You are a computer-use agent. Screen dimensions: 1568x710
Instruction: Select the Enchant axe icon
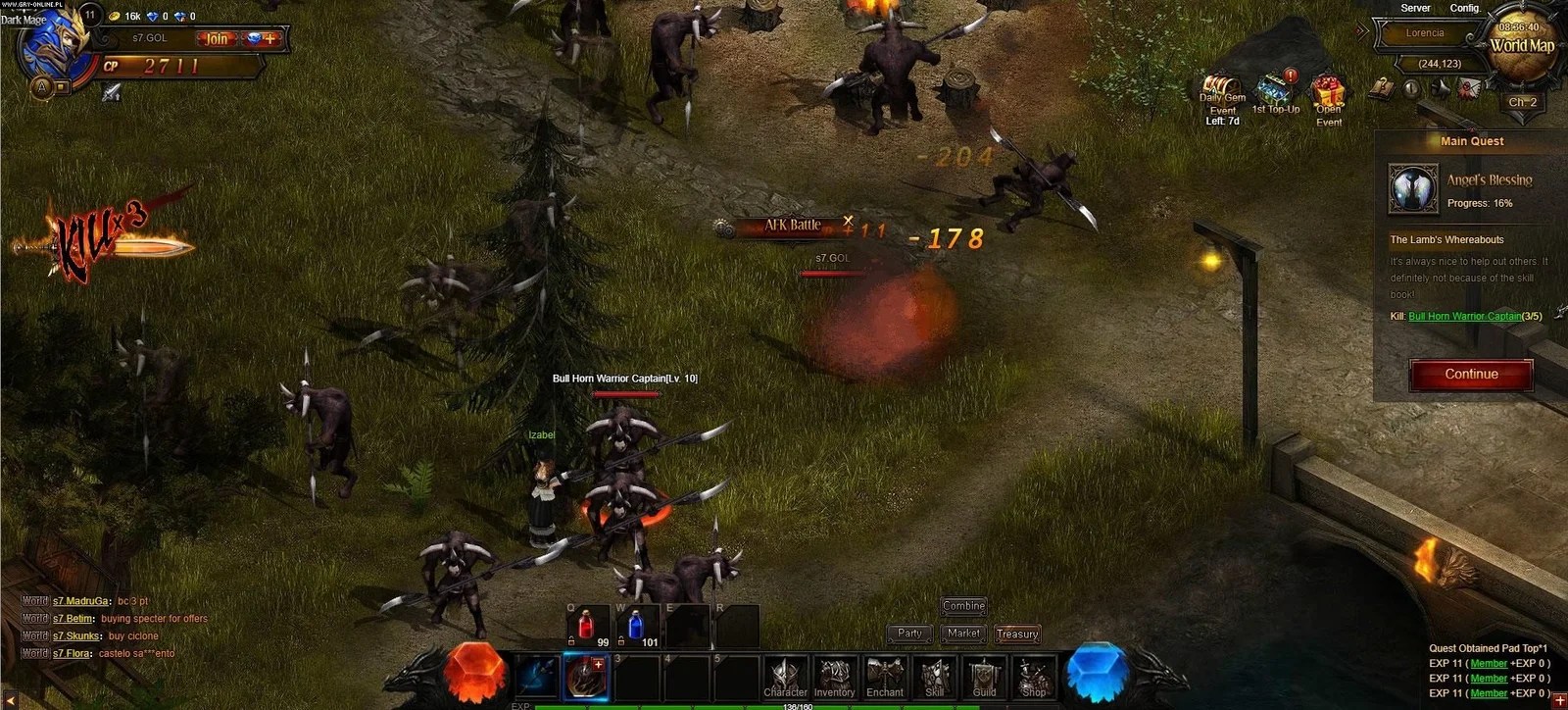tap(884, 674)
